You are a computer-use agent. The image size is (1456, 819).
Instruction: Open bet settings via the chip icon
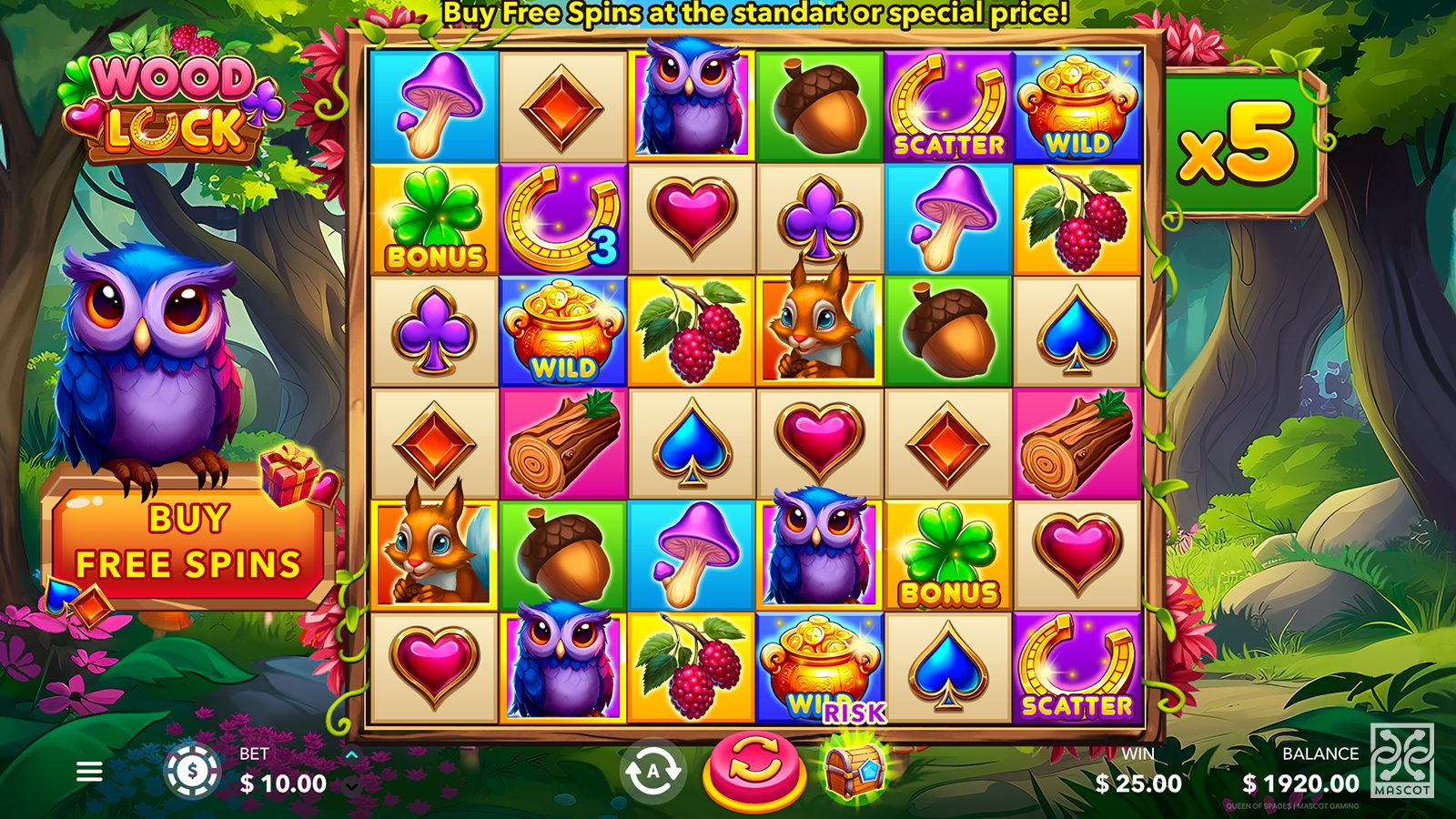coord(192,772)
